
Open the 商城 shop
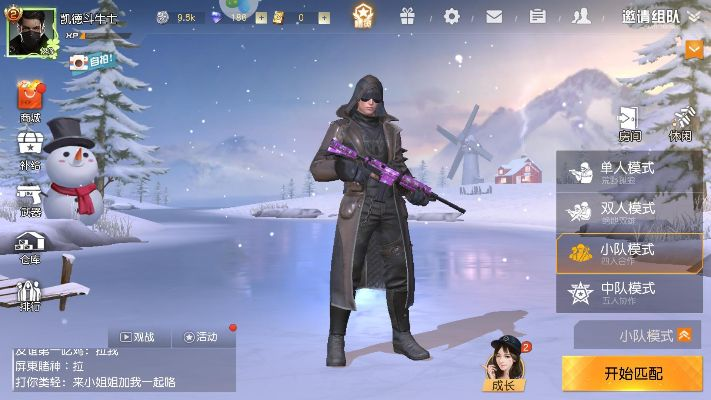click(x=30, y=101)
